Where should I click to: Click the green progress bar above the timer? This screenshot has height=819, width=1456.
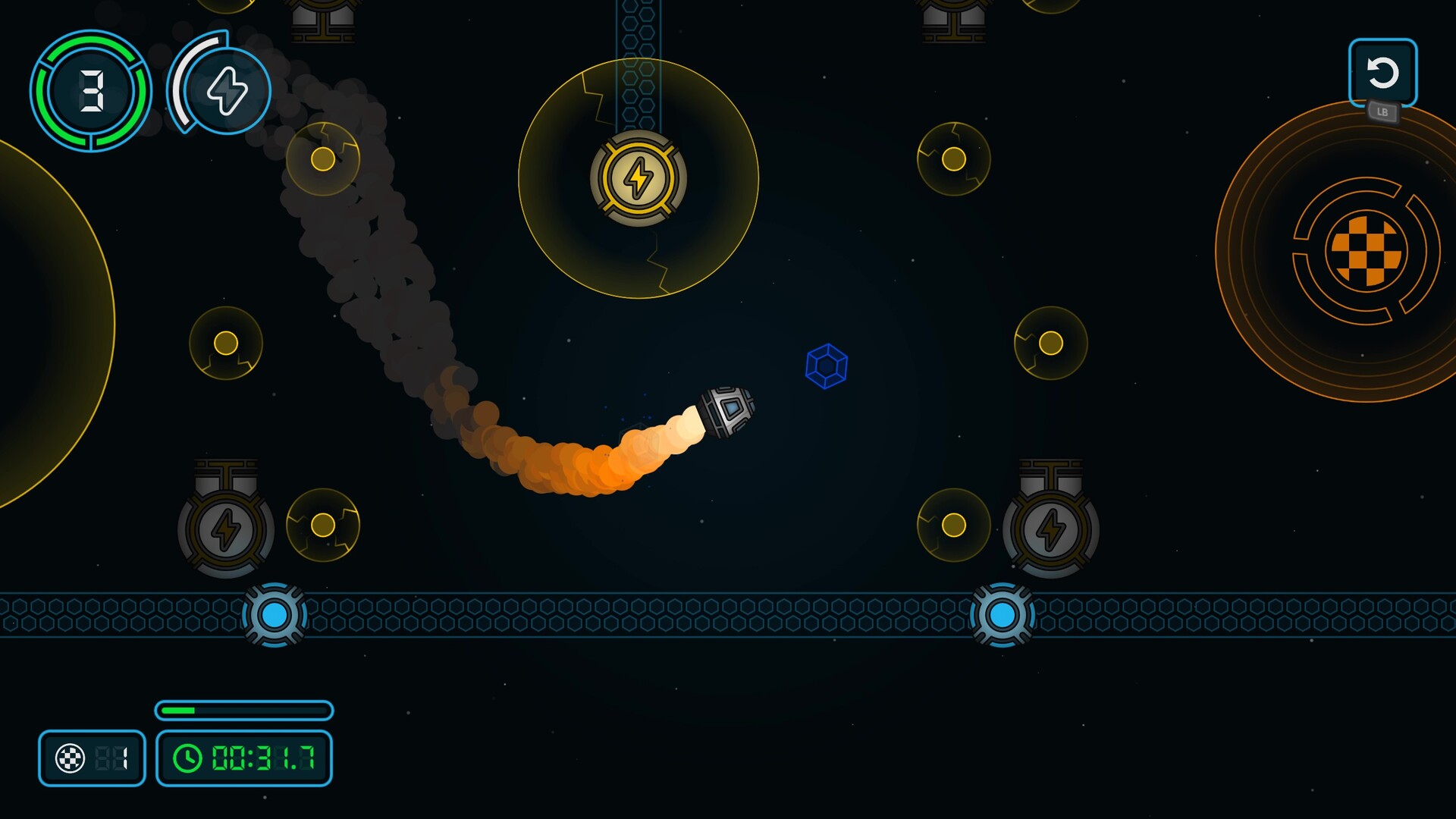(244, 711)
